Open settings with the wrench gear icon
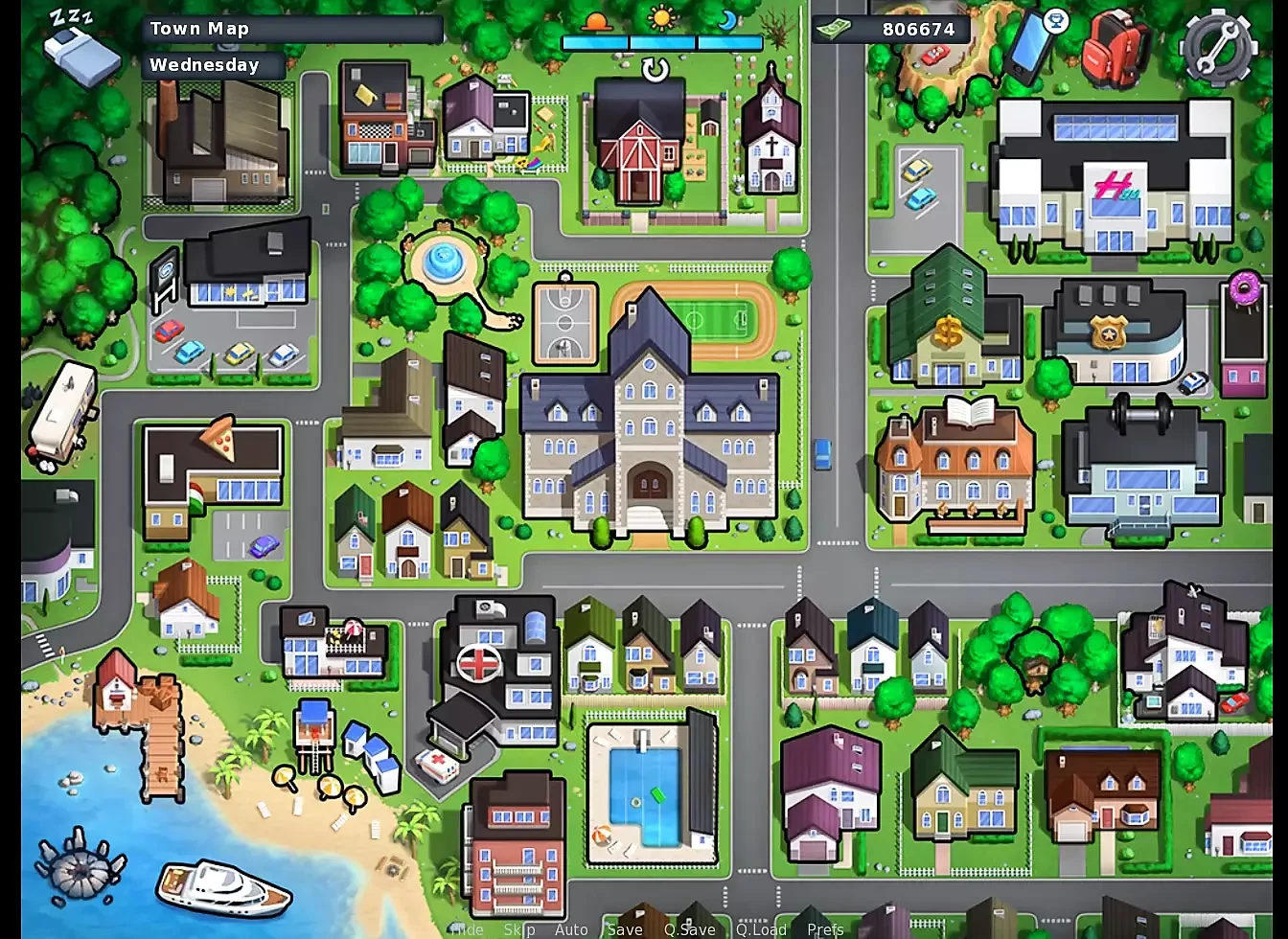The width and height of the screenshot is (1288, 939). (1217, 48)
